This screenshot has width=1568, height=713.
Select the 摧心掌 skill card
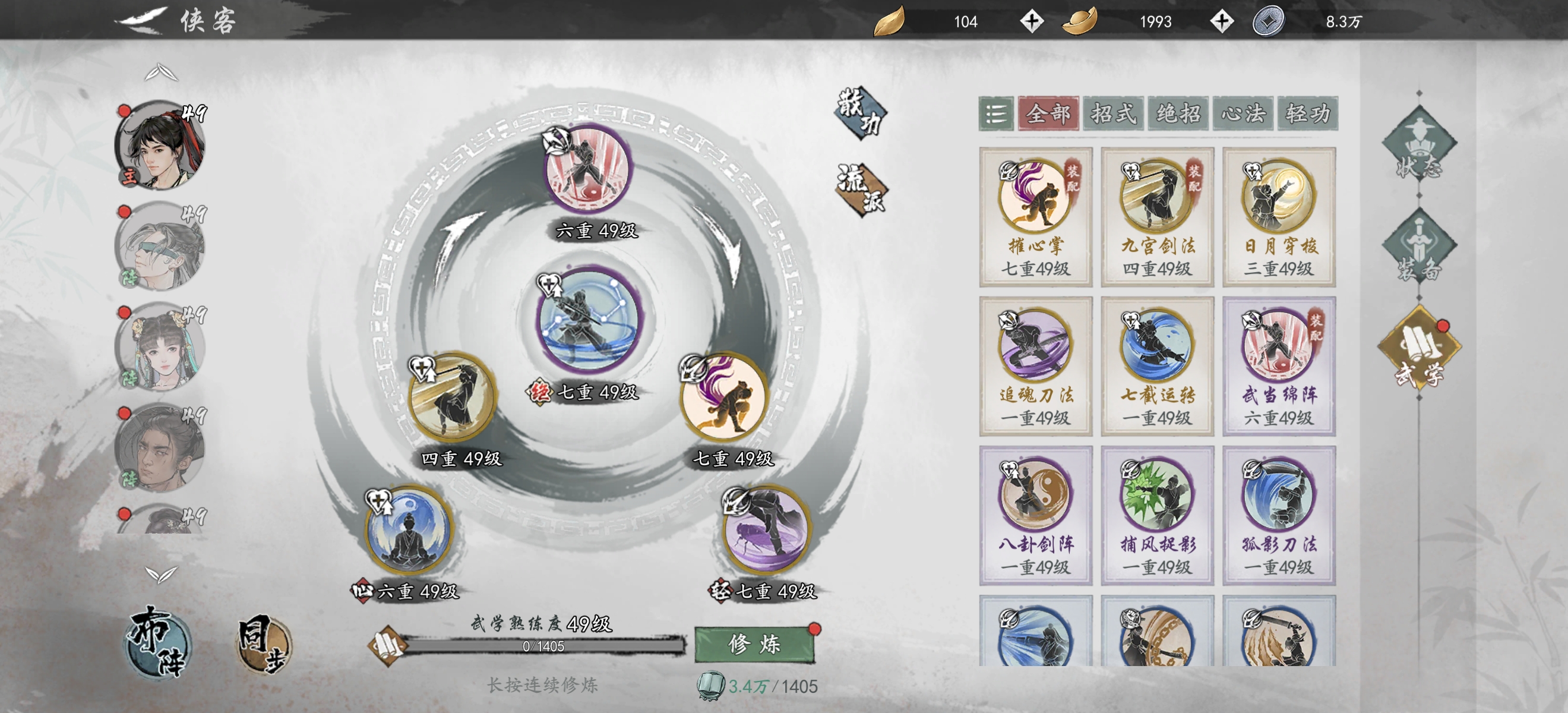click(x=1035, y=217)
